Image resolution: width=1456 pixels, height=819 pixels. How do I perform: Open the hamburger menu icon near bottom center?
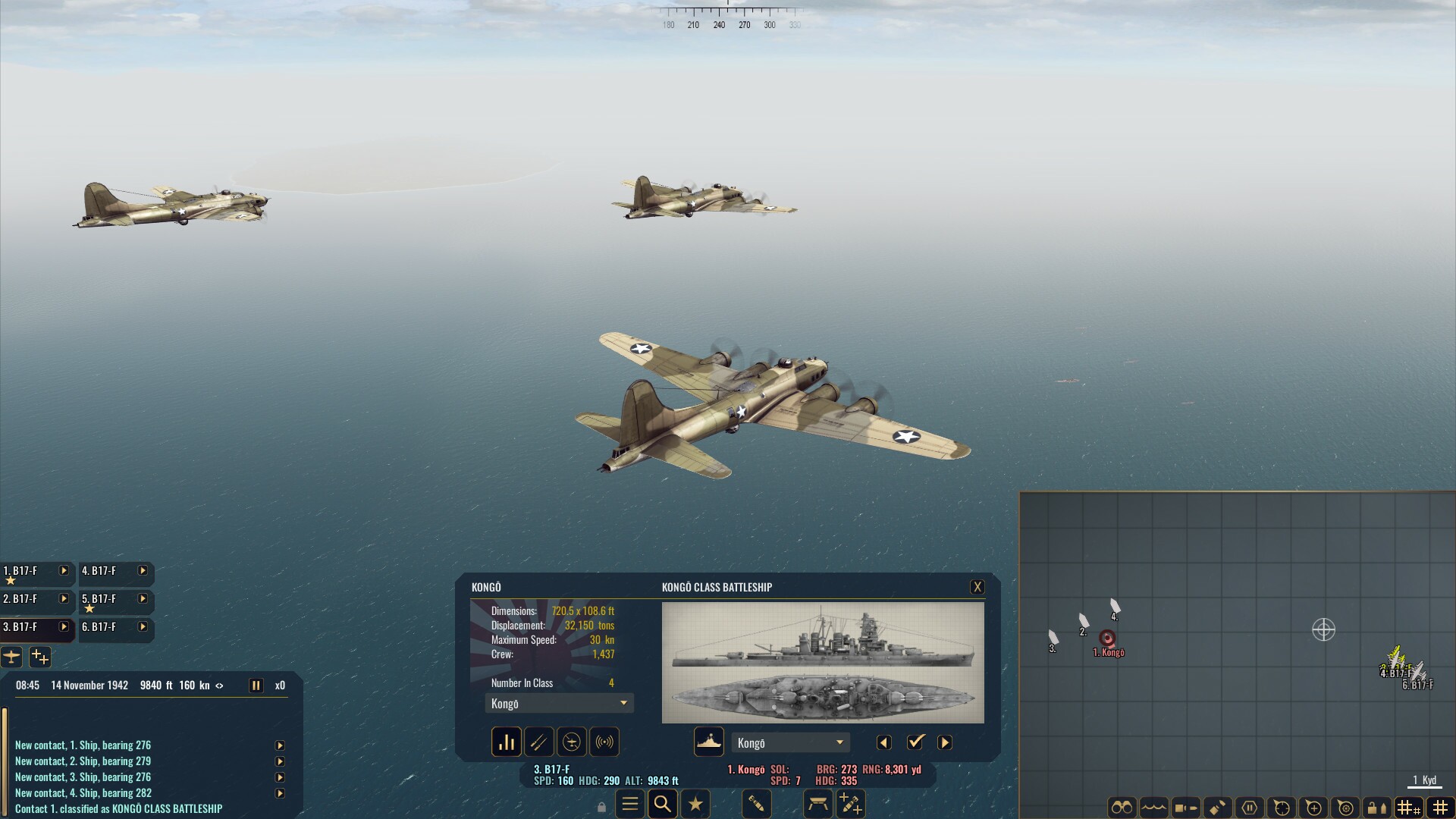629,804
